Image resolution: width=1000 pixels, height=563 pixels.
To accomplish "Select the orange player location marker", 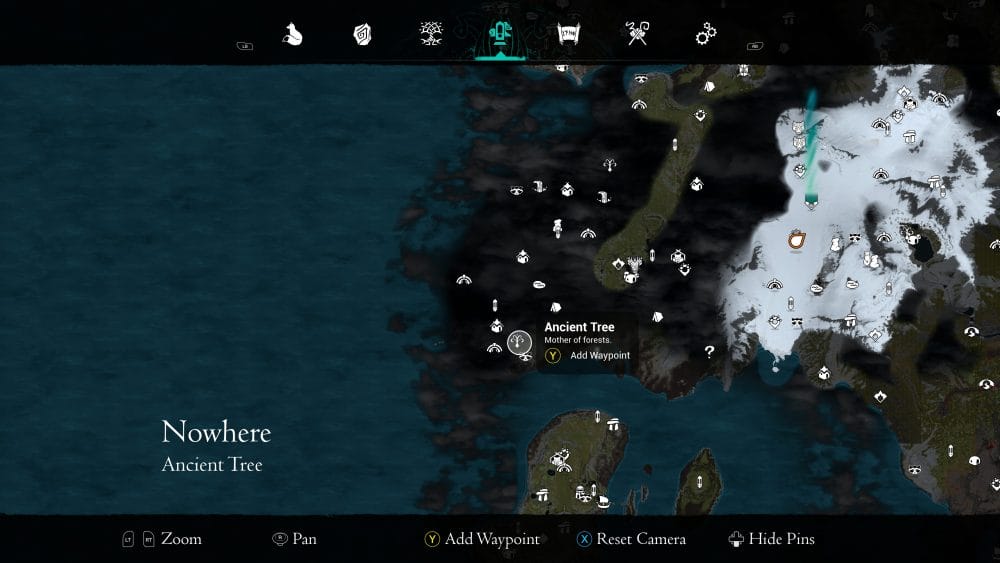I will coord(797,240).
